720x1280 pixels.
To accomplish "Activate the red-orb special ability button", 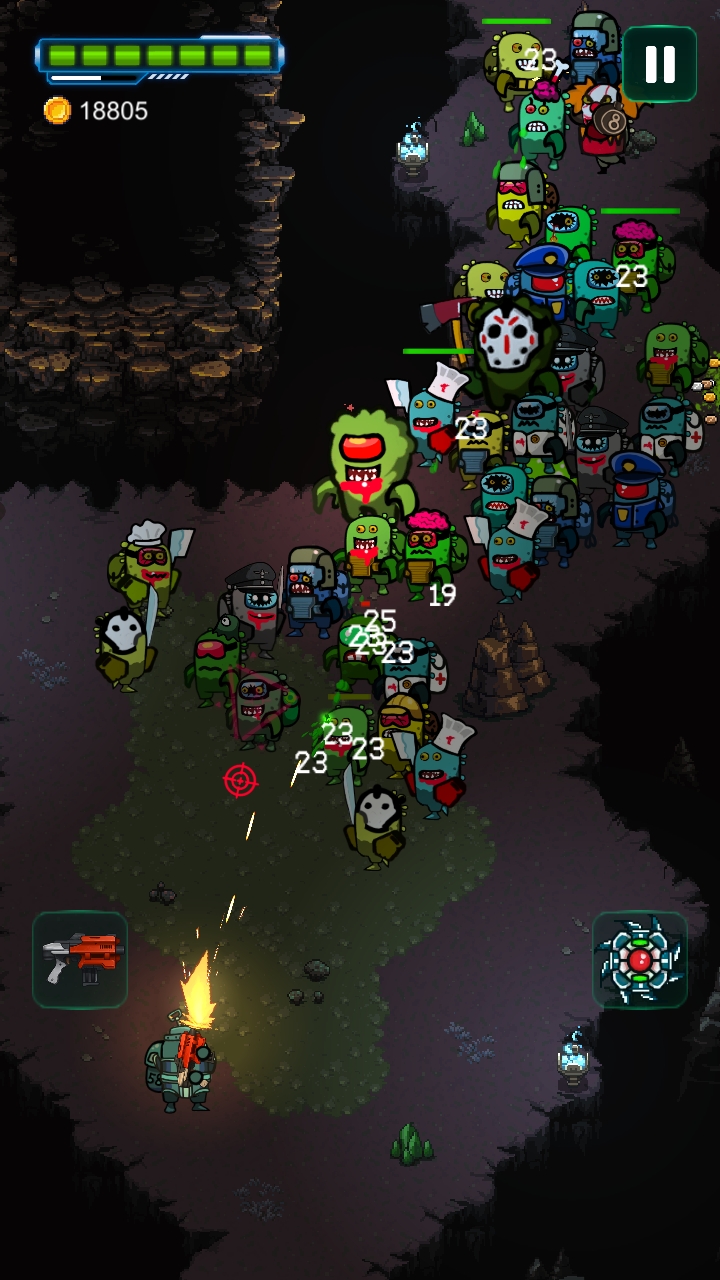I will 640,960.
